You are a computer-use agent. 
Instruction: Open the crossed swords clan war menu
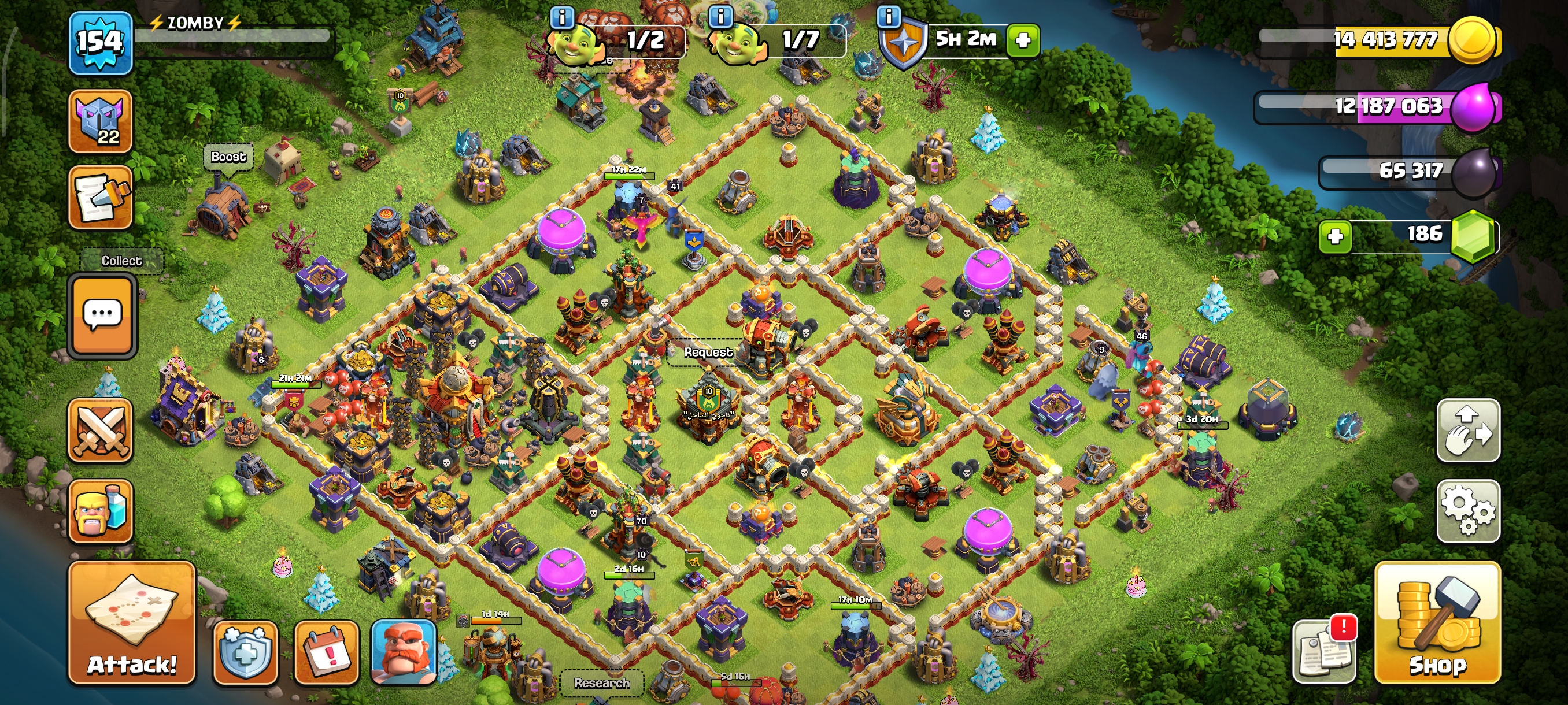coord(101,431)
